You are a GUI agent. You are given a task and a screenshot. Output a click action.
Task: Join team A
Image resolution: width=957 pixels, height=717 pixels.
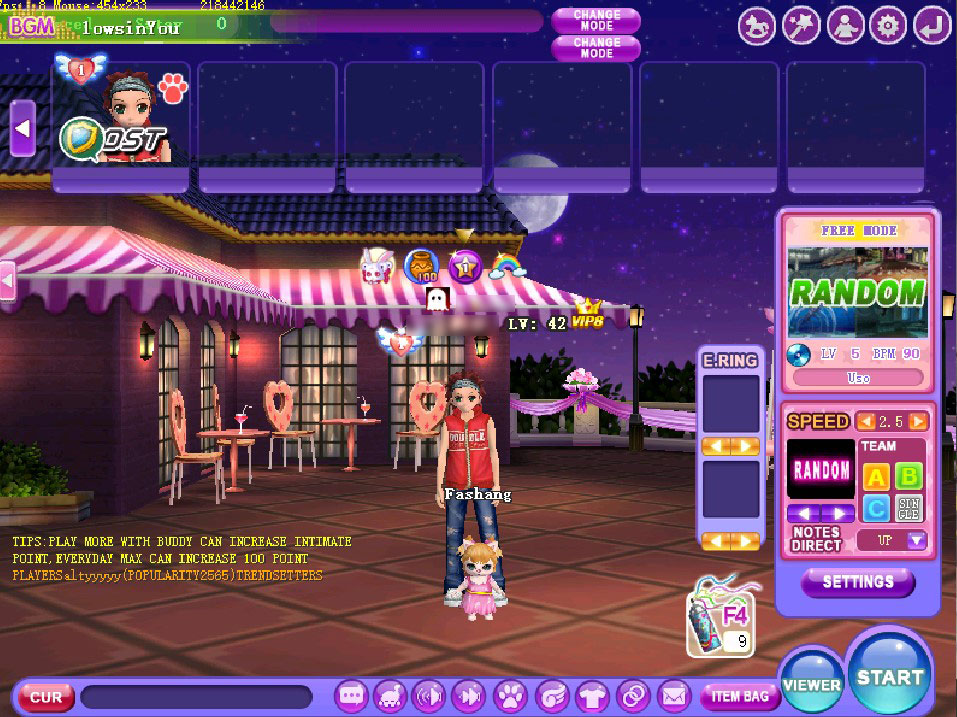coord(875,476)
